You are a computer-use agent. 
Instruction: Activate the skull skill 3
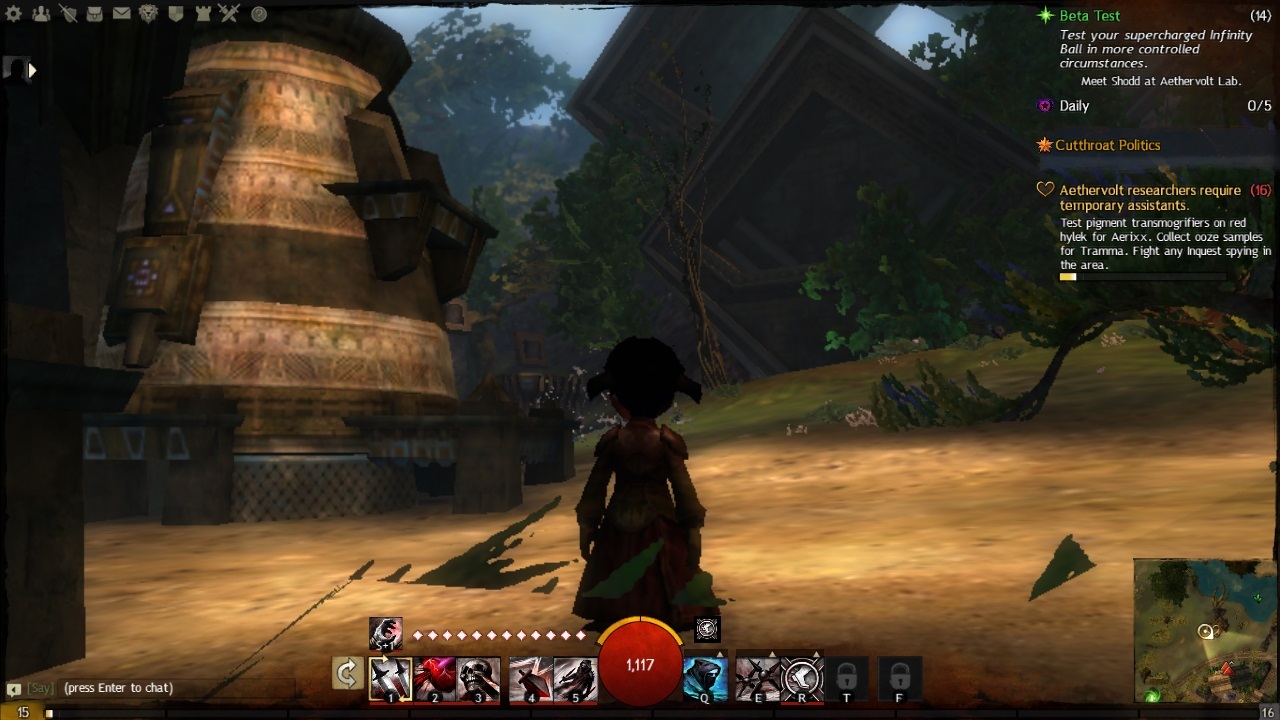[479, 679]
